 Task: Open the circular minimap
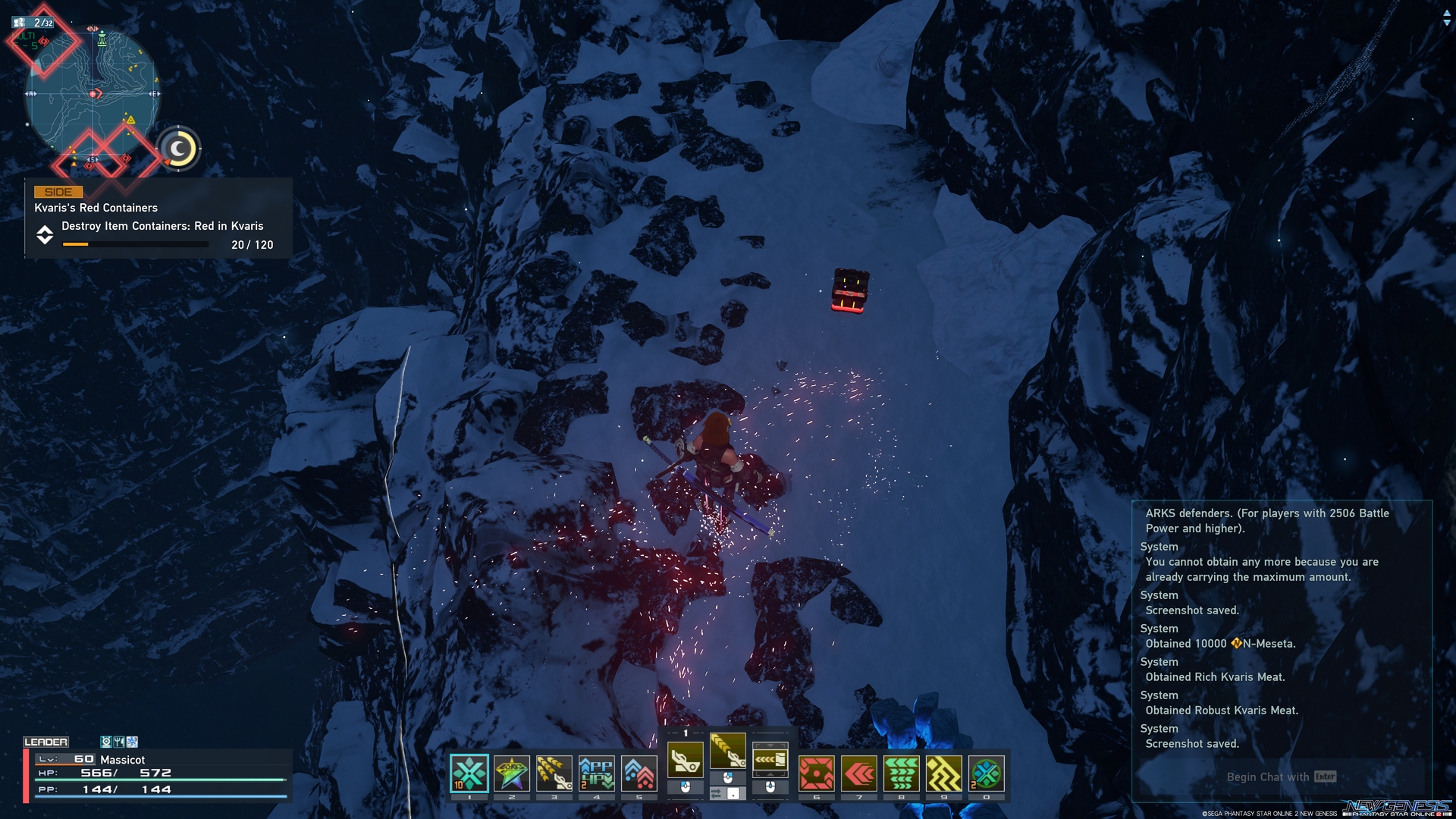[93, 94]
